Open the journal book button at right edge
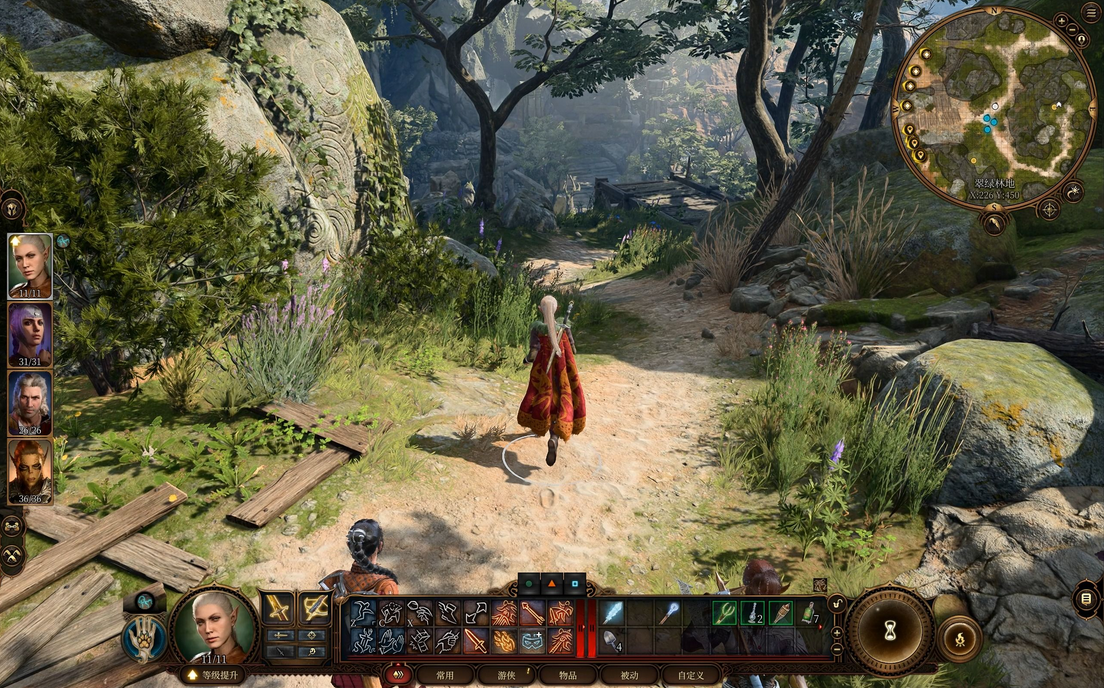Screen dimensions: 1104x688 1087,599
